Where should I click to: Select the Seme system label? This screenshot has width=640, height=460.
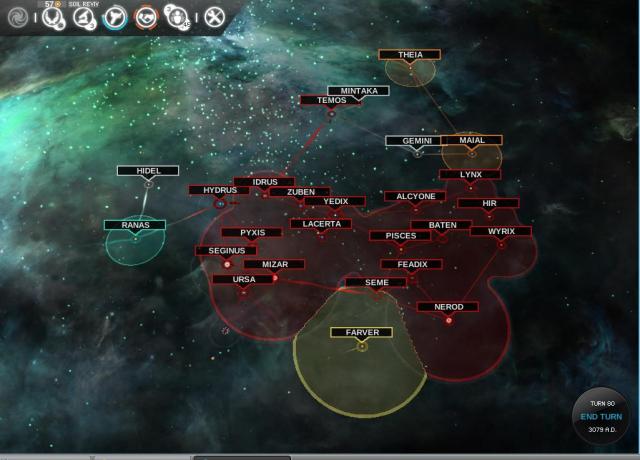376,283
